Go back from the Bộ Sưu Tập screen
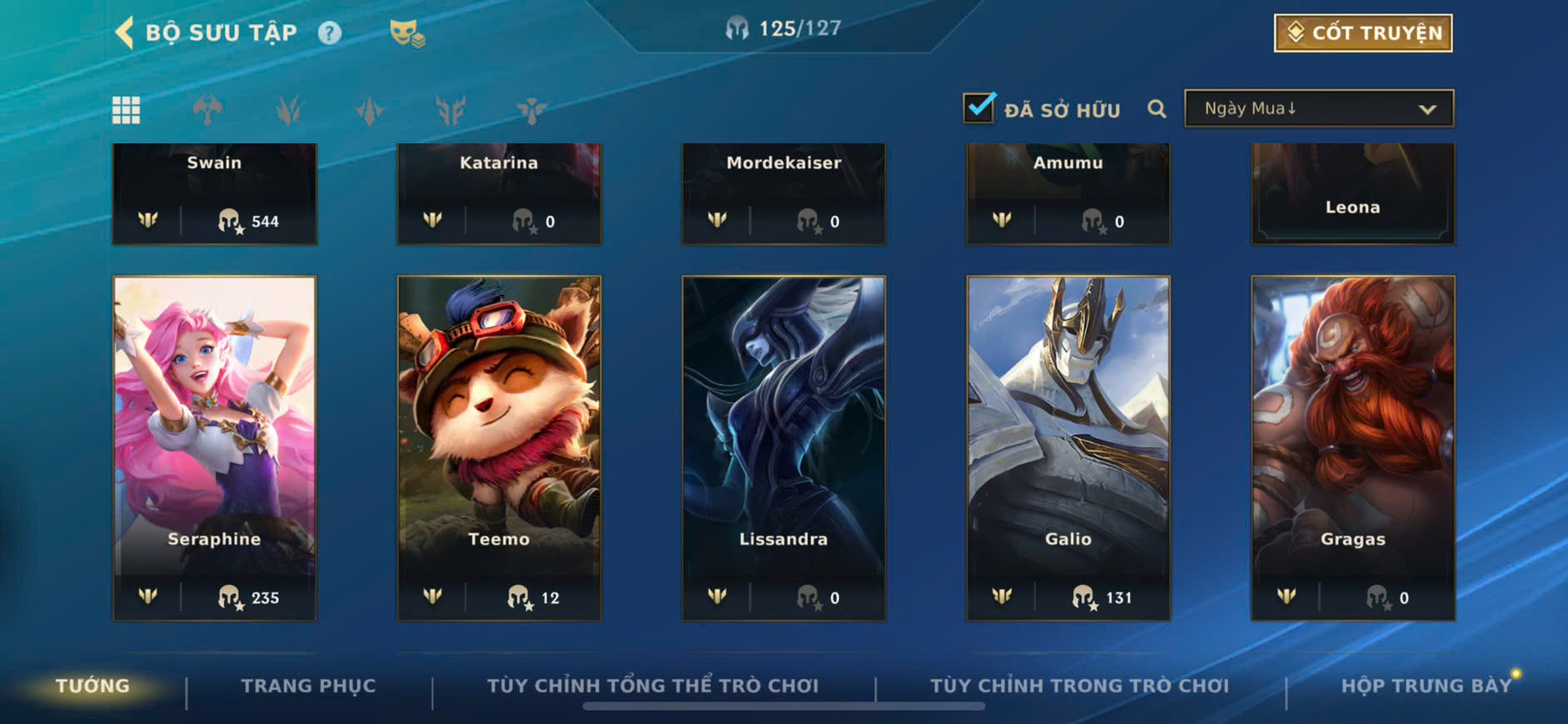The width and height of the screenshot is (1568, 724). (x=125, y=33)
